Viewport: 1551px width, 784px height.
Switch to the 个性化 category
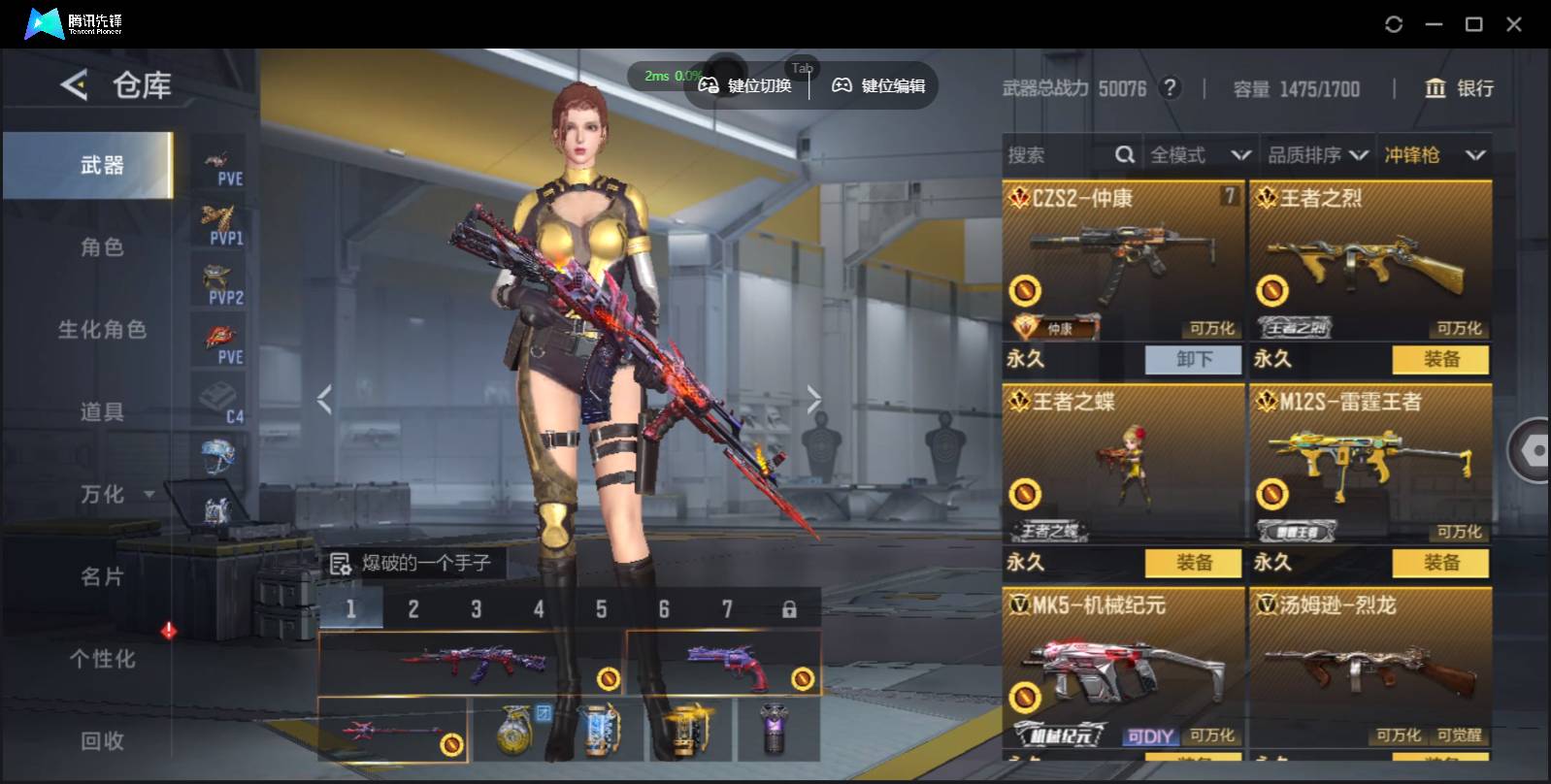102,659
